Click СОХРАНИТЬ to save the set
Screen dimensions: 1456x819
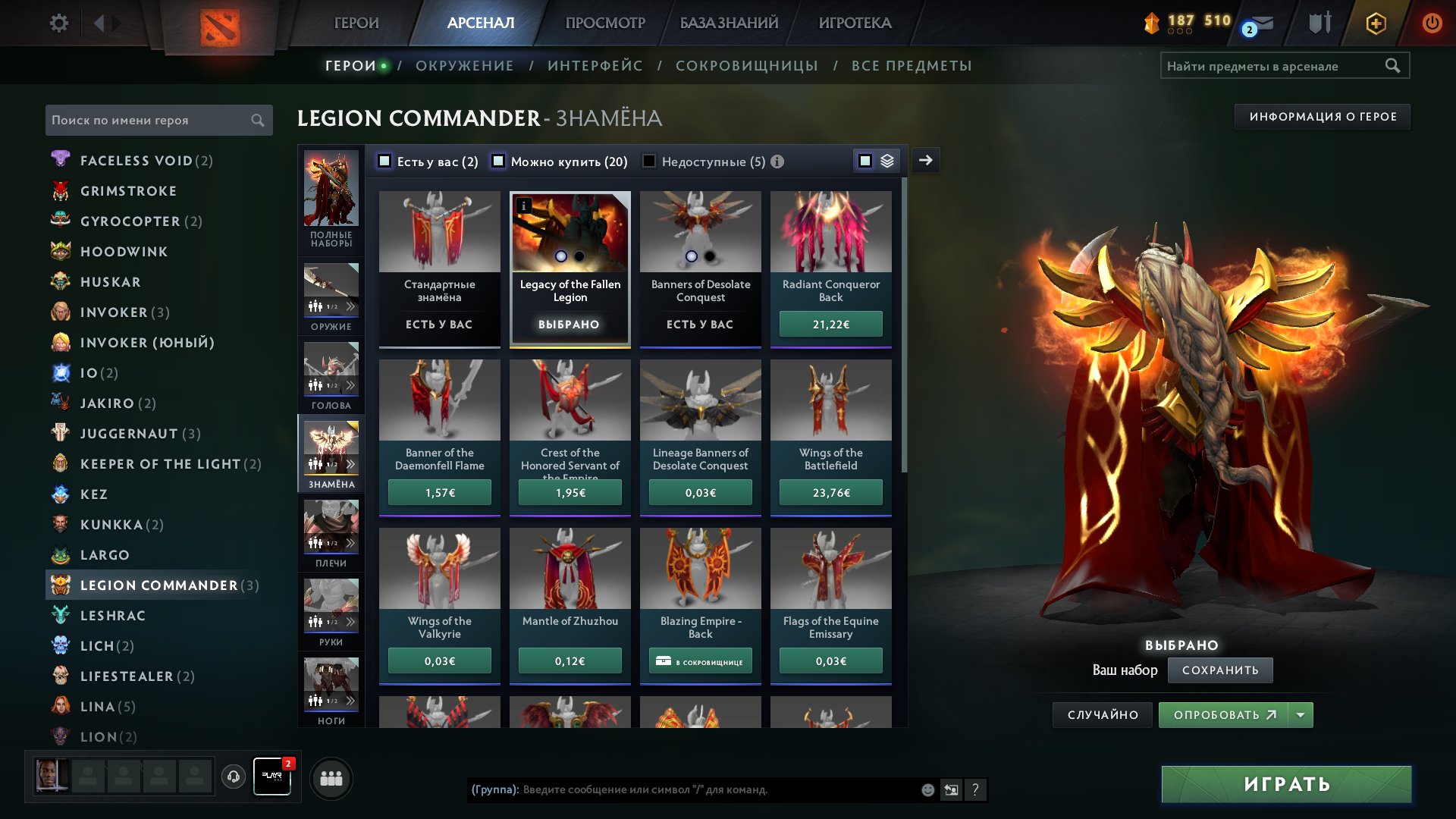tap(1220, 670)
